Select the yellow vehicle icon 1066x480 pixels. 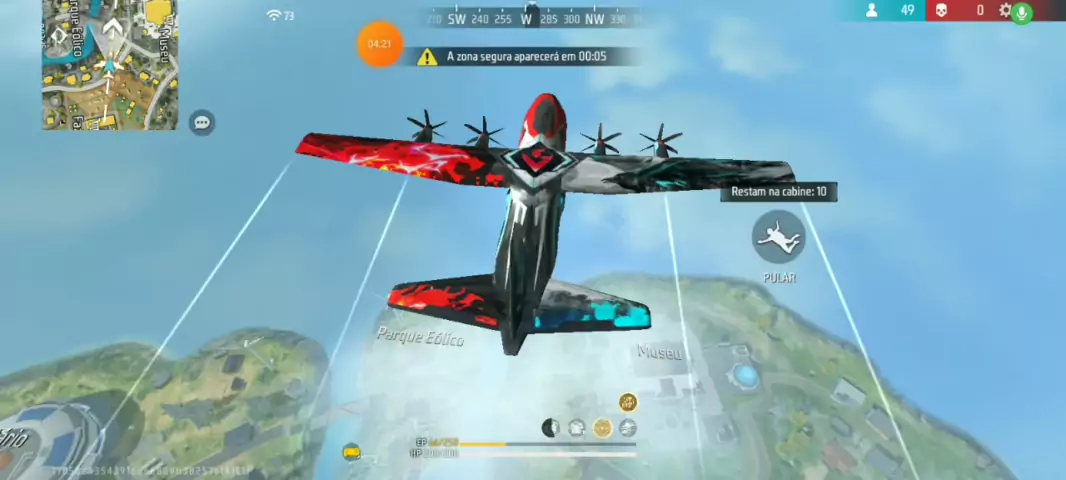click(x=351, y=452)
